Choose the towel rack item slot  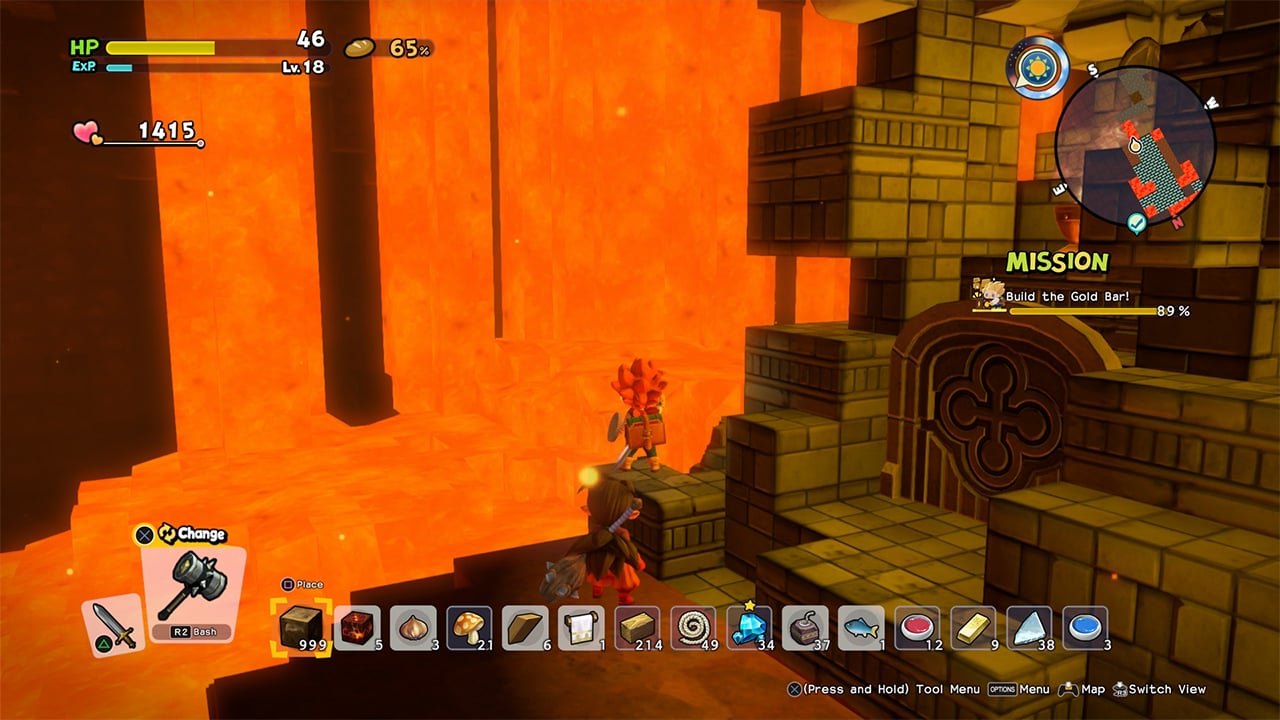point(581,627)
